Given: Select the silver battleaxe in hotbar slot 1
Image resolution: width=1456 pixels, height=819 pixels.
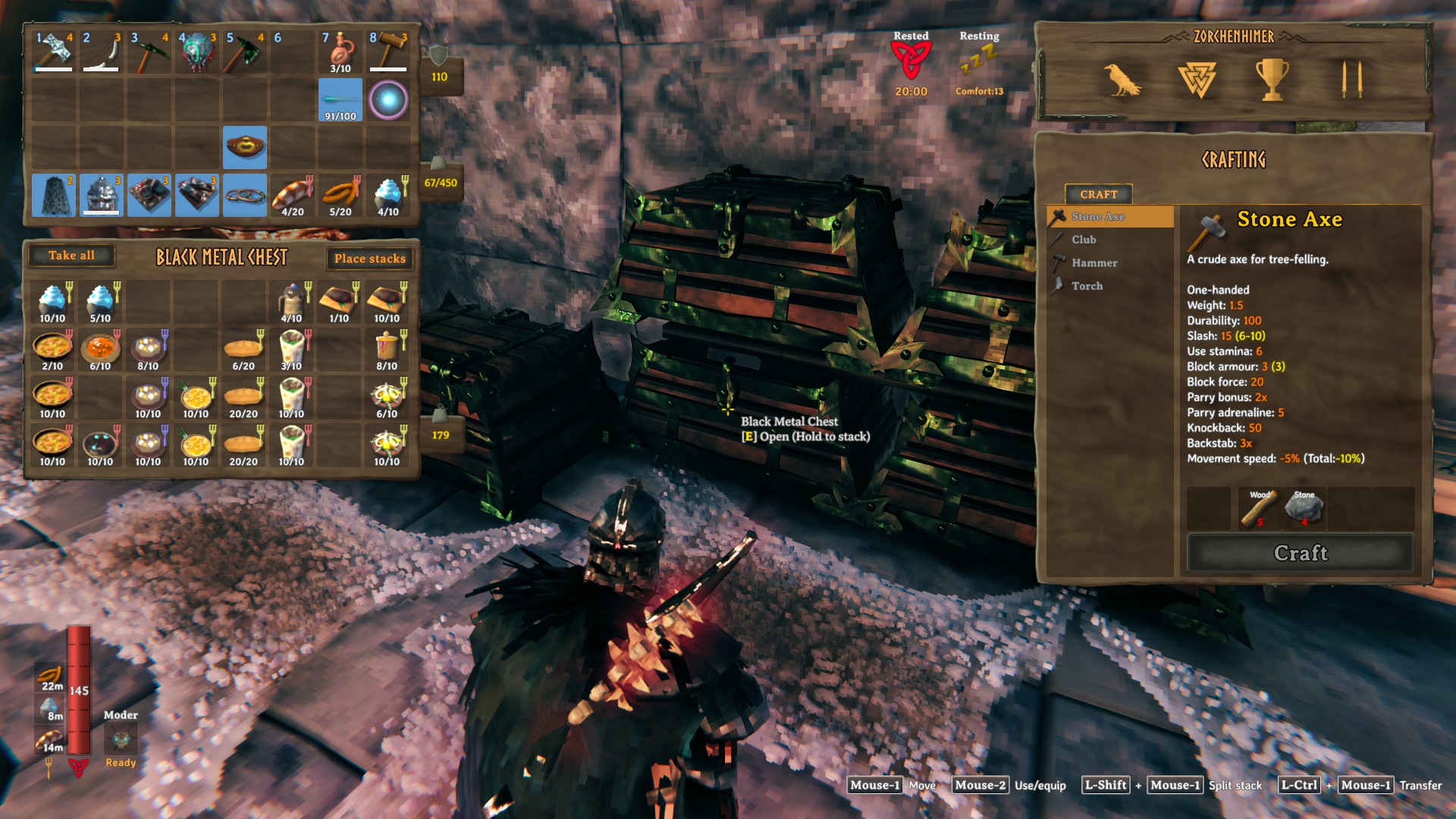Looking at the screenshot, I should [x=54, y=52].
